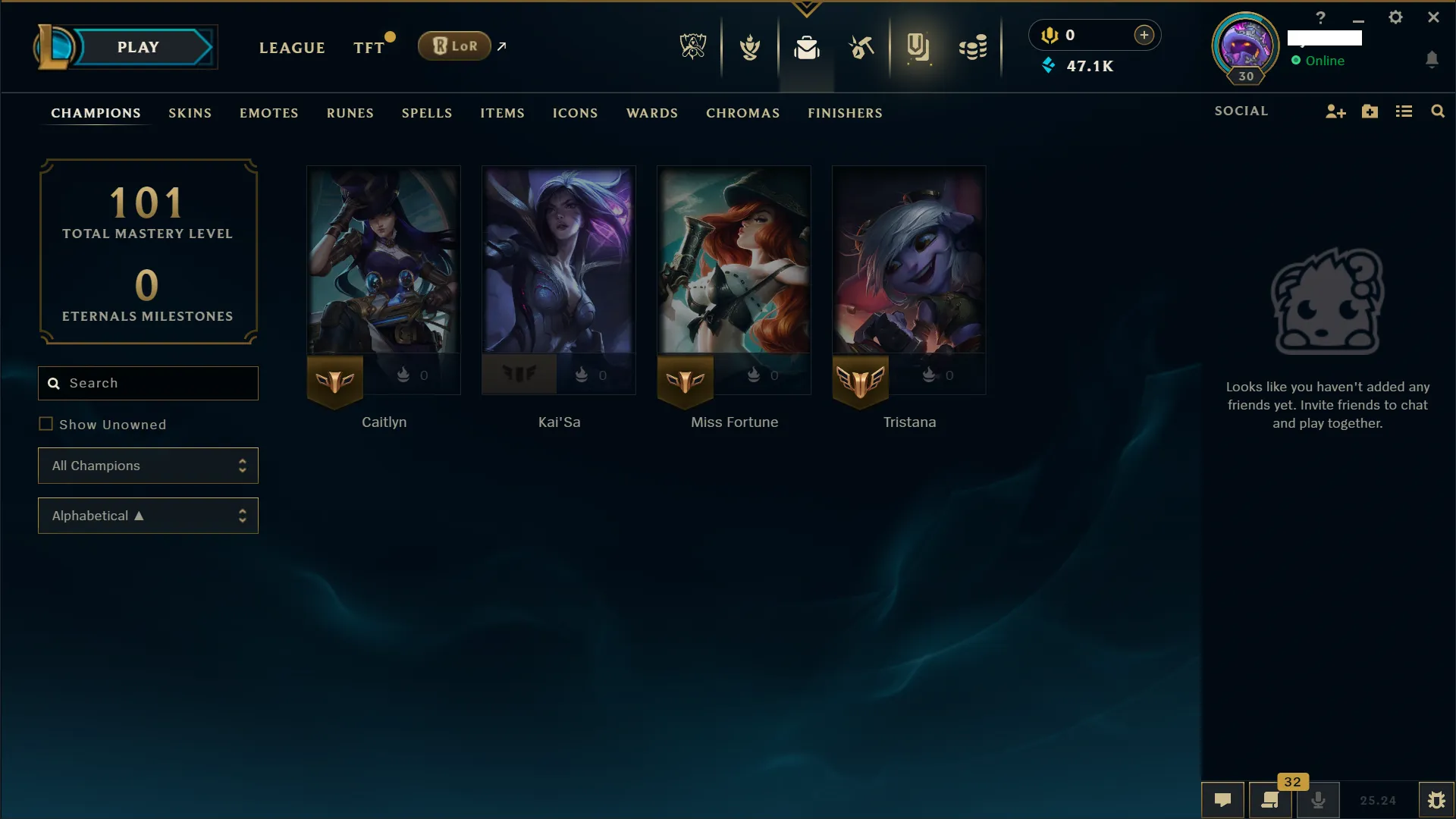Screen dimensions: 1456x819
Task: Open the All Champions filter dropdown
Action: point(148,466)
